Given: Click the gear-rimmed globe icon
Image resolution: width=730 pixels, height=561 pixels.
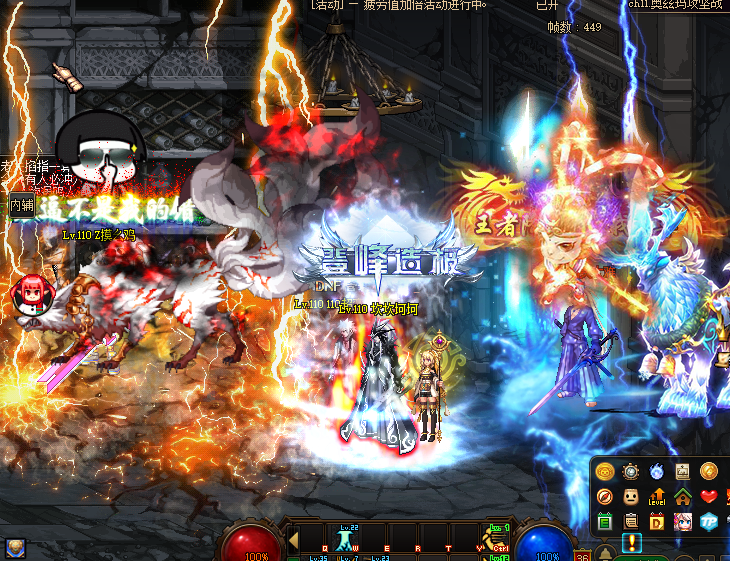Looking at the screenshot, I should tap(630, 471).
